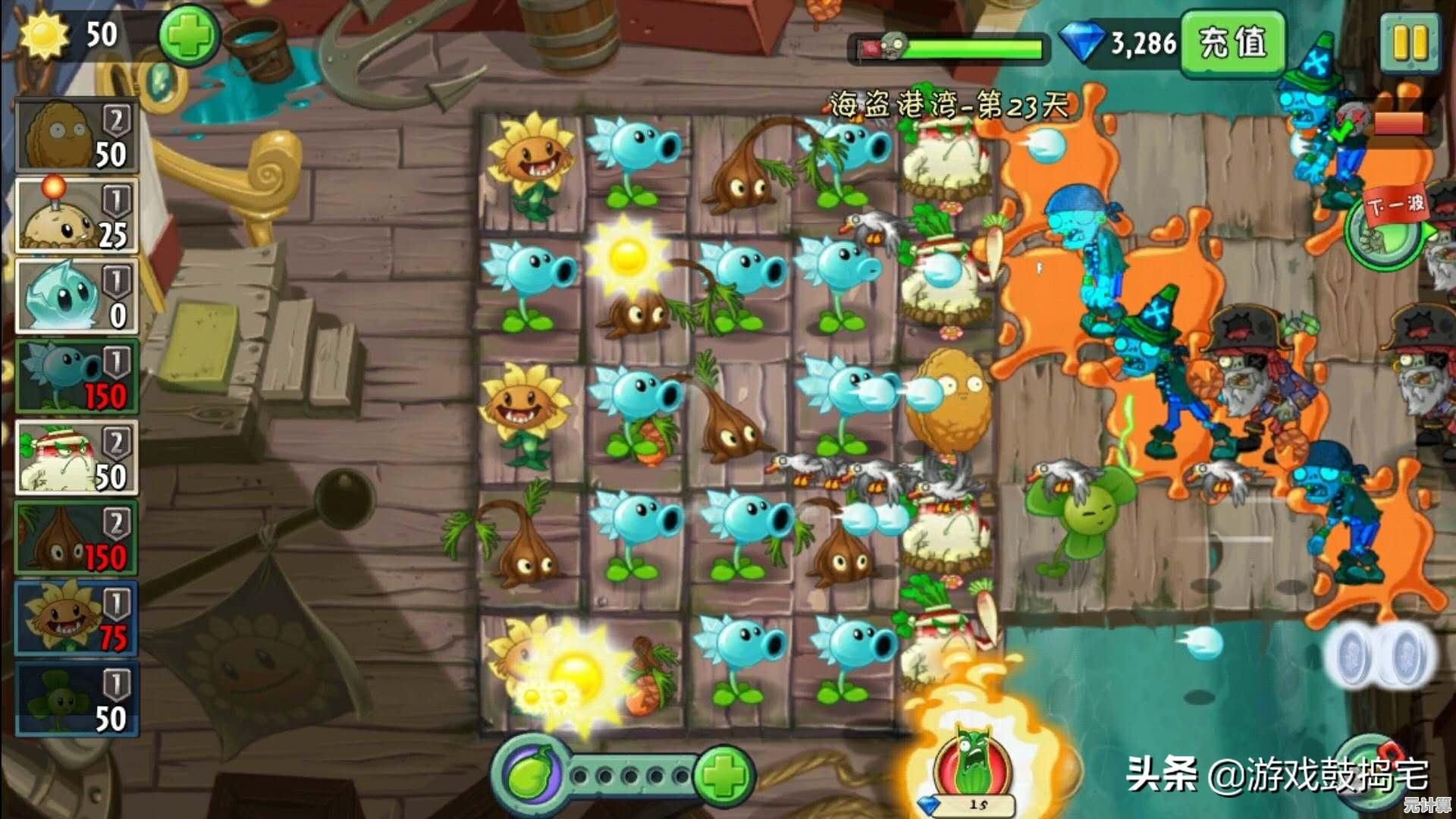Select the Blover seed packet
The image size is (1456, 819).
pyautogui.click(x=77, y=698)
